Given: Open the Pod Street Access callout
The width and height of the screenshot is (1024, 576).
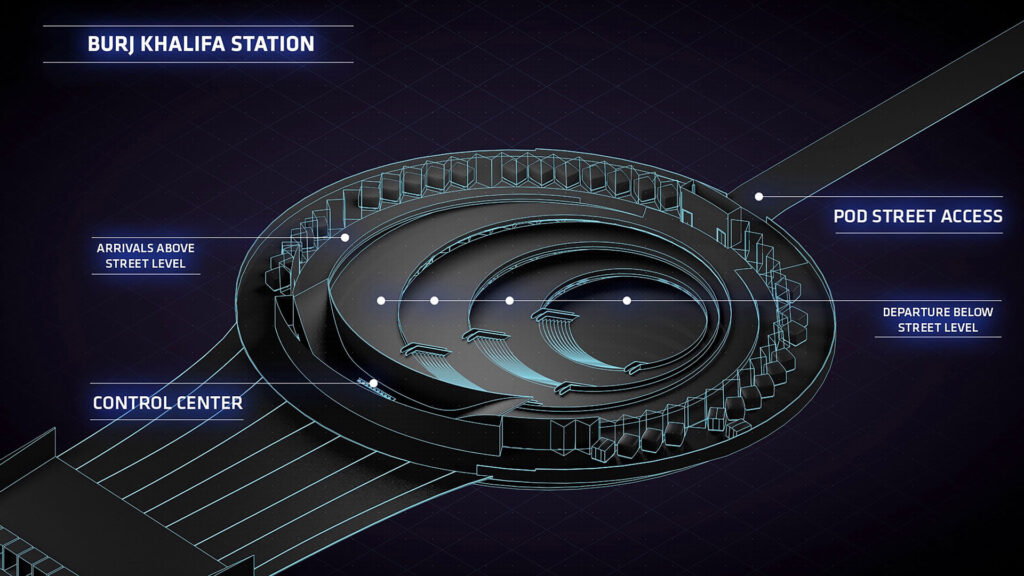Looking at the screenshot, I should point(918,216).
